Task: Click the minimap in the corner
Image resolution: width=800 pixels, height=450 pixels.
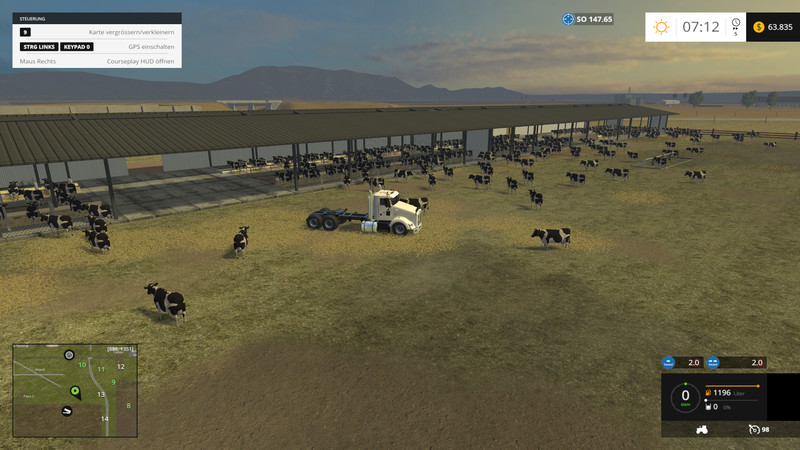Action: (74, 391)
